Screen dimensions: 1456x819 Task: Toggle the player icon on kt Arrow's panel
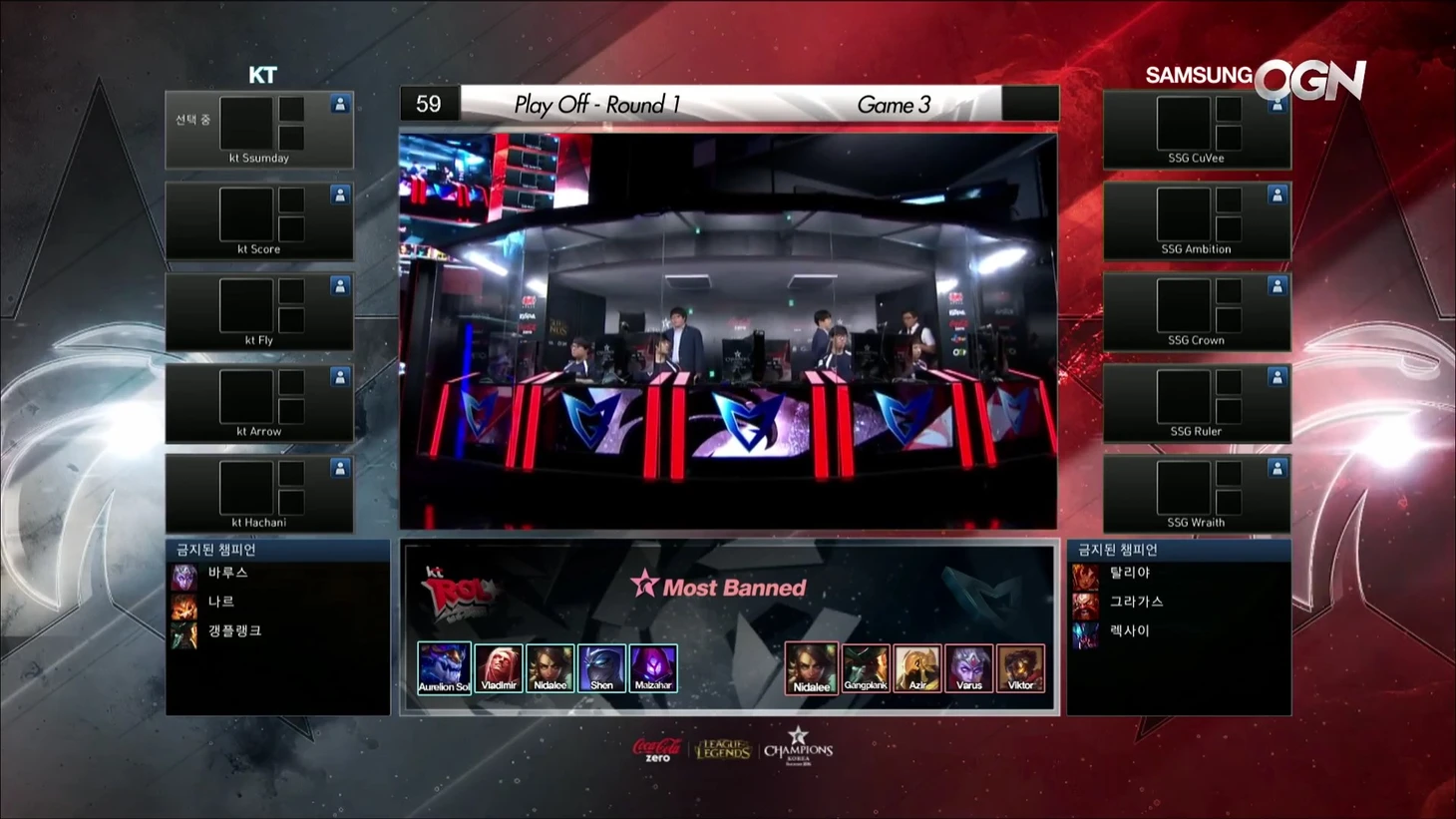340,375
